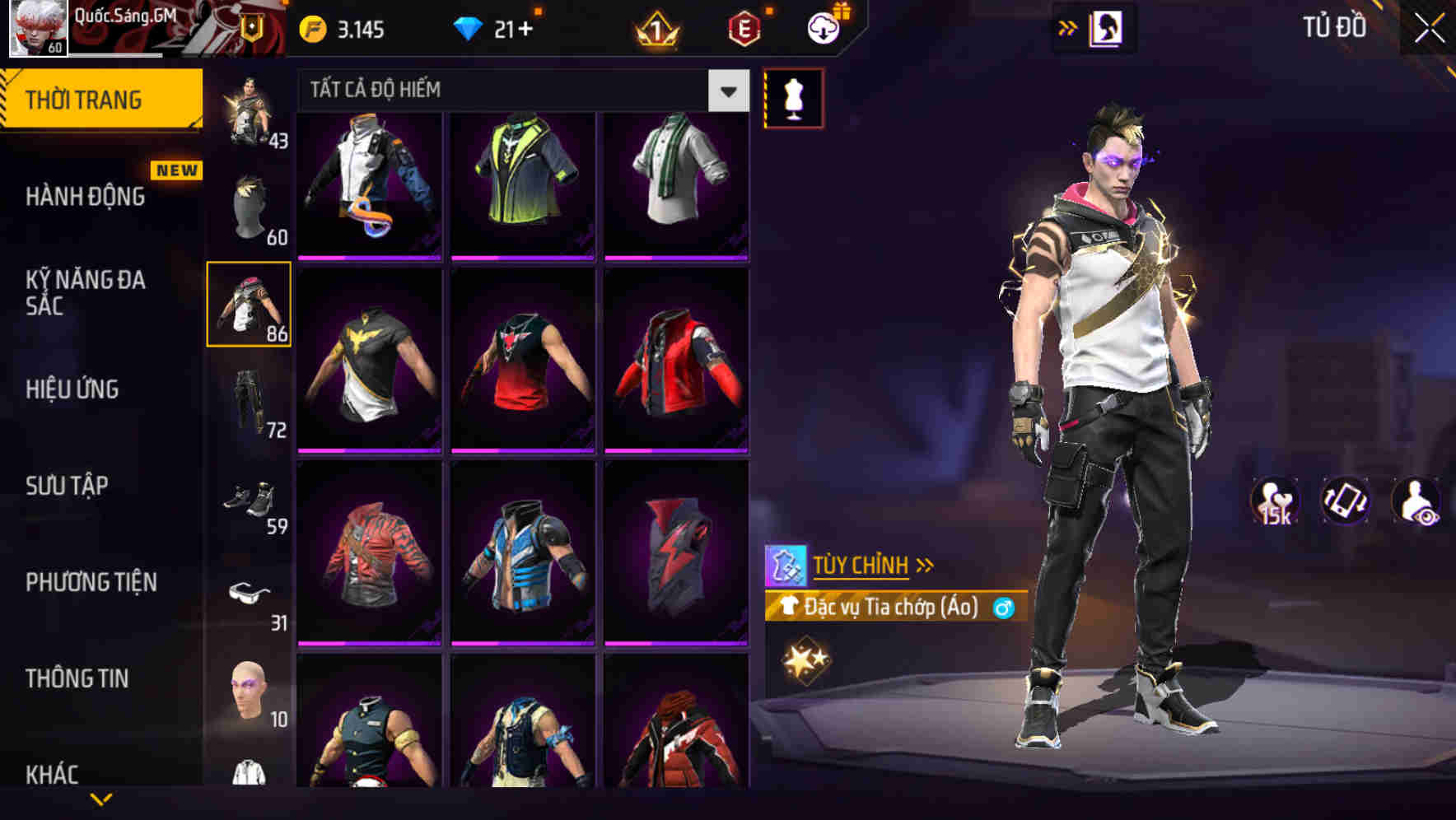Expand the left menu with the bottom chevron
The image size is (1456, 820).
[102, 797]
